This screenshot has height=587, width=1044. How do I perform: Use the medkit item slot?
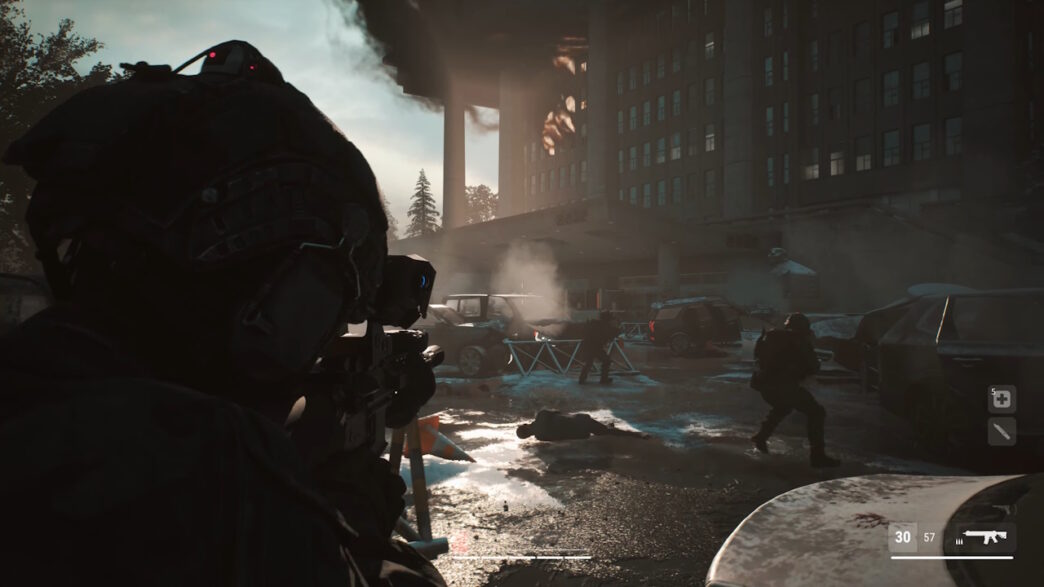pos(1002,399)
